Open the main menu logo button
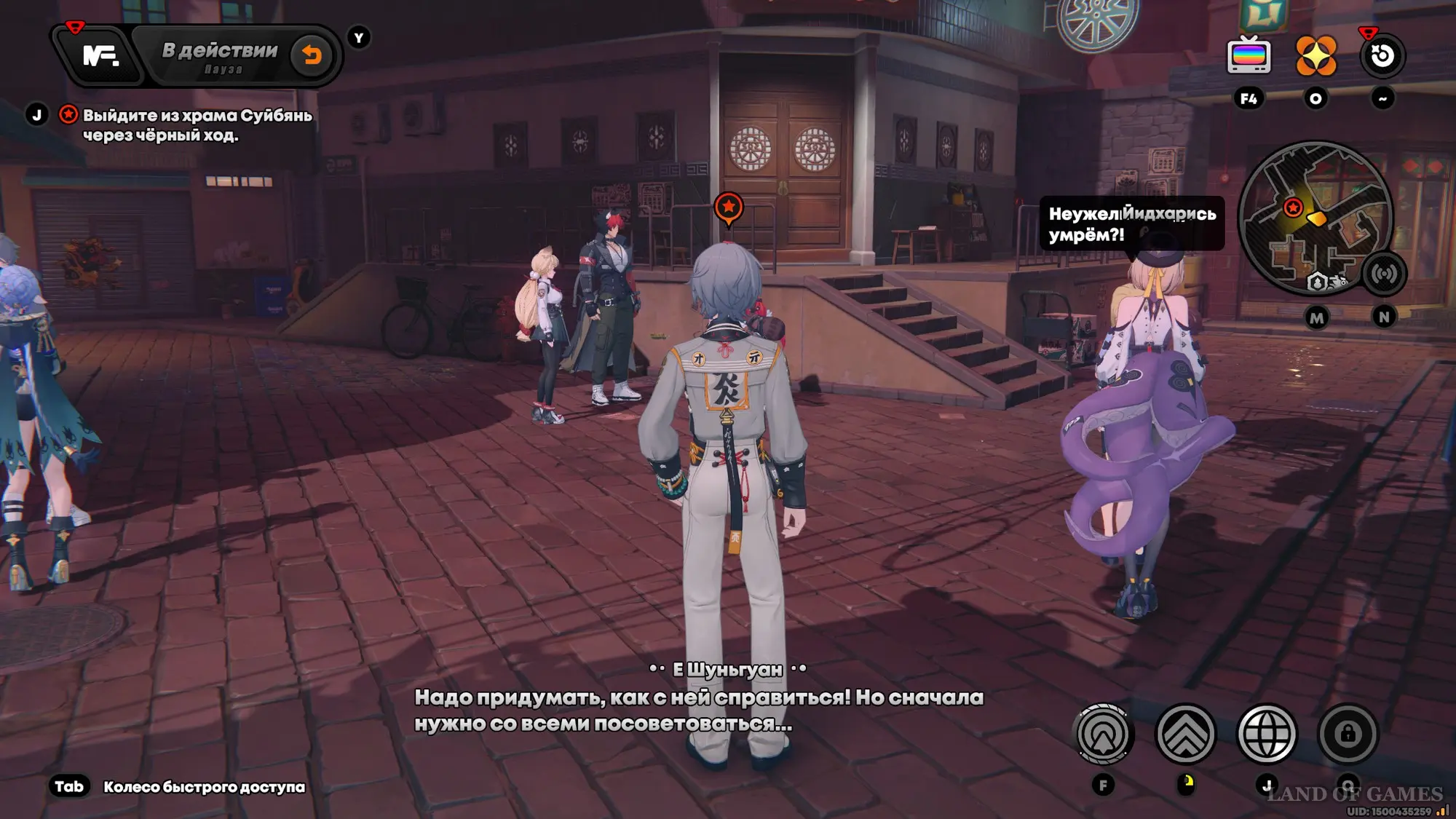The image size is (1456, 819). pyautogui.click(x=100, y=55)
